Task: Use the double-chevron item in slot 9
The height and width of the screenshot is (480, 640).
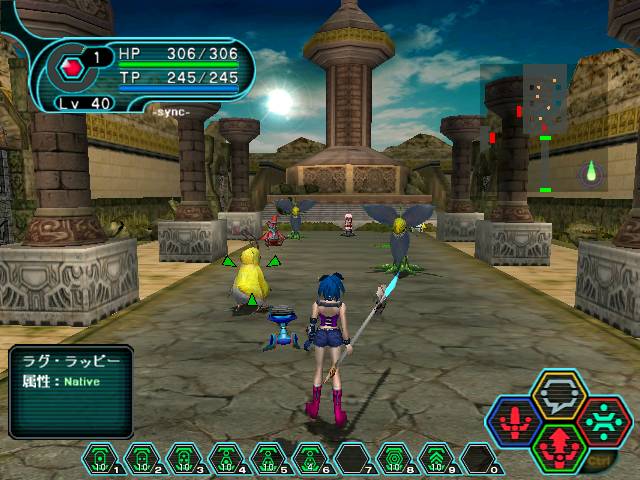Action: (436, 458)
